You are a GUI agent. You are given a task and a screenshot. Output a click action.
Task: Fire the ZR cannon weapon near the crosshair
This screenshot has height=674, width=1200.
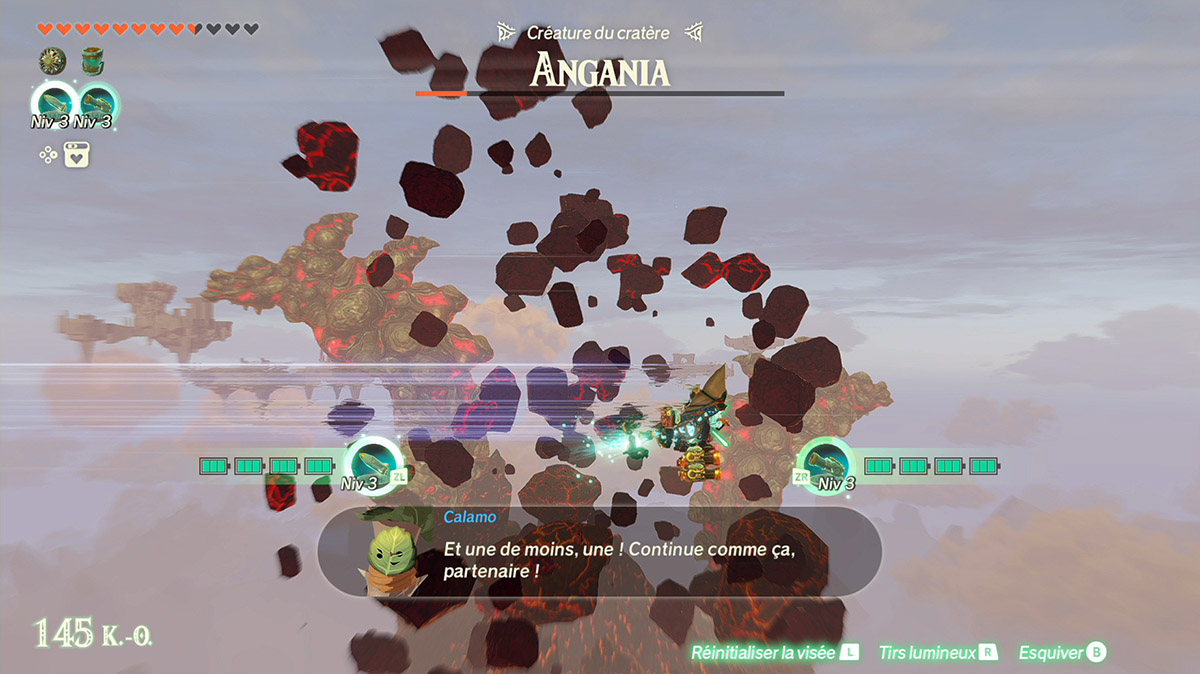826,462
